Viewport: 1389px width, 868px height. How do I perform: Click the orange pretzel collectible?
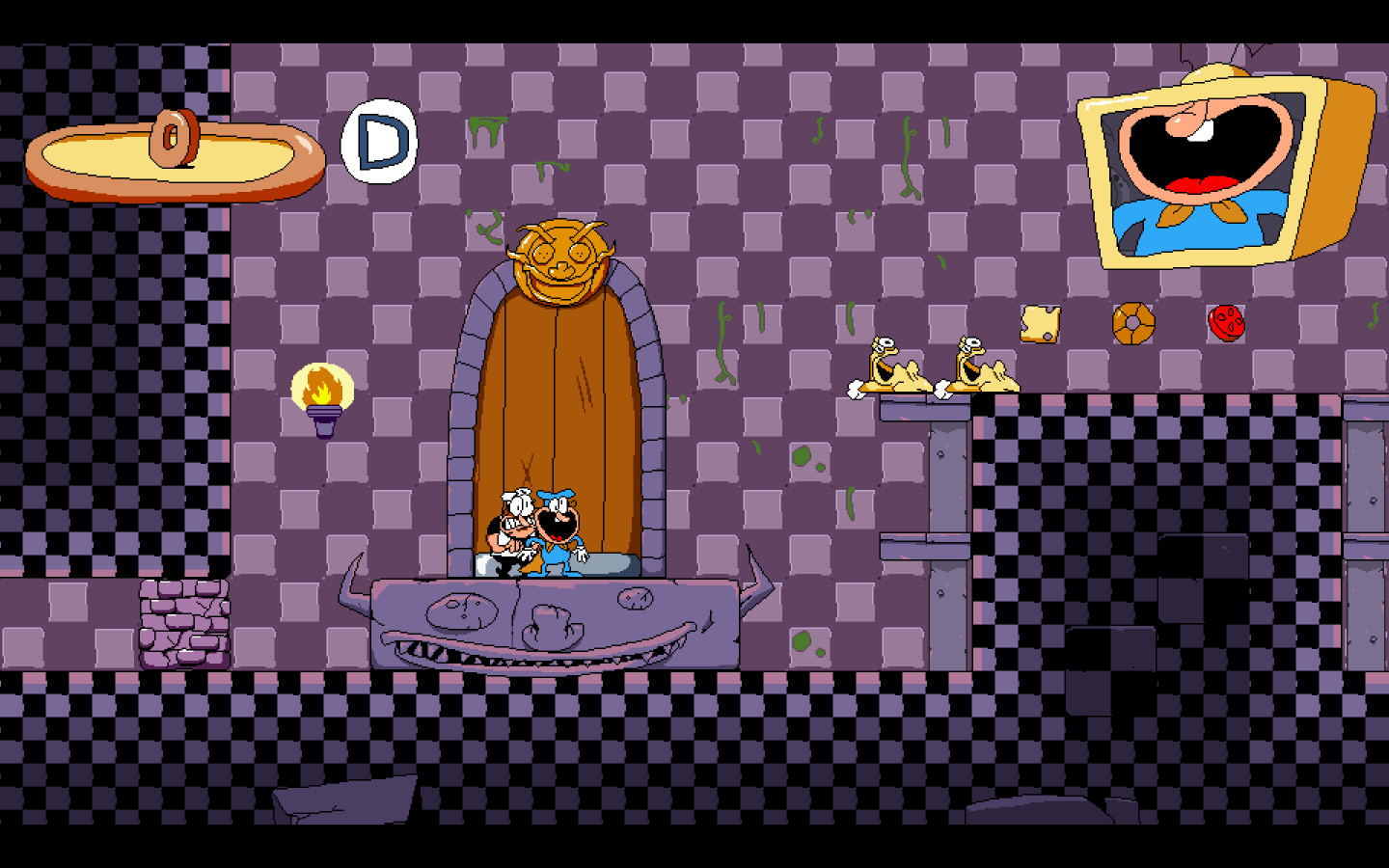point(1131,324)
